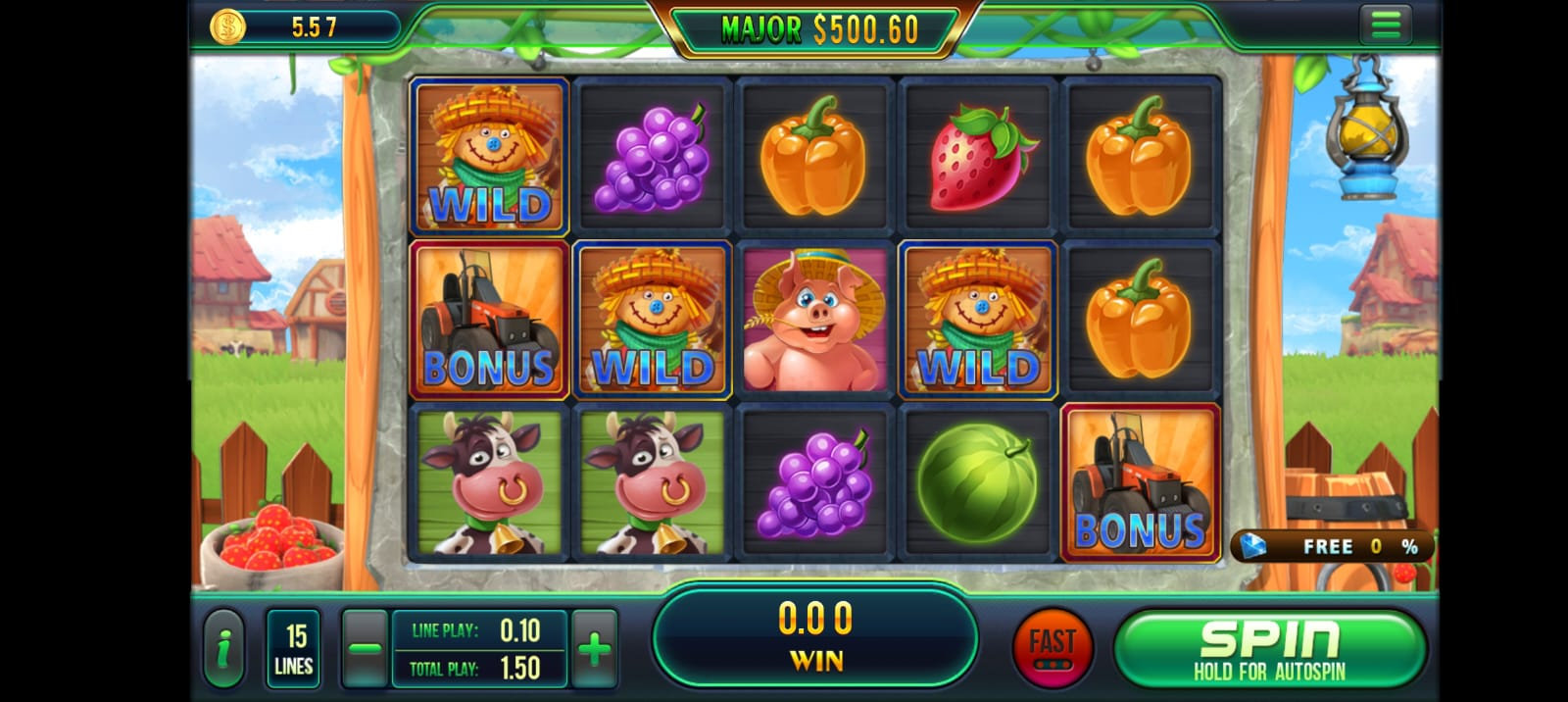This screenshot has width=1568, height=702.
Task: Tap the FREE percent diamond badge
Action: point(1333,546)
